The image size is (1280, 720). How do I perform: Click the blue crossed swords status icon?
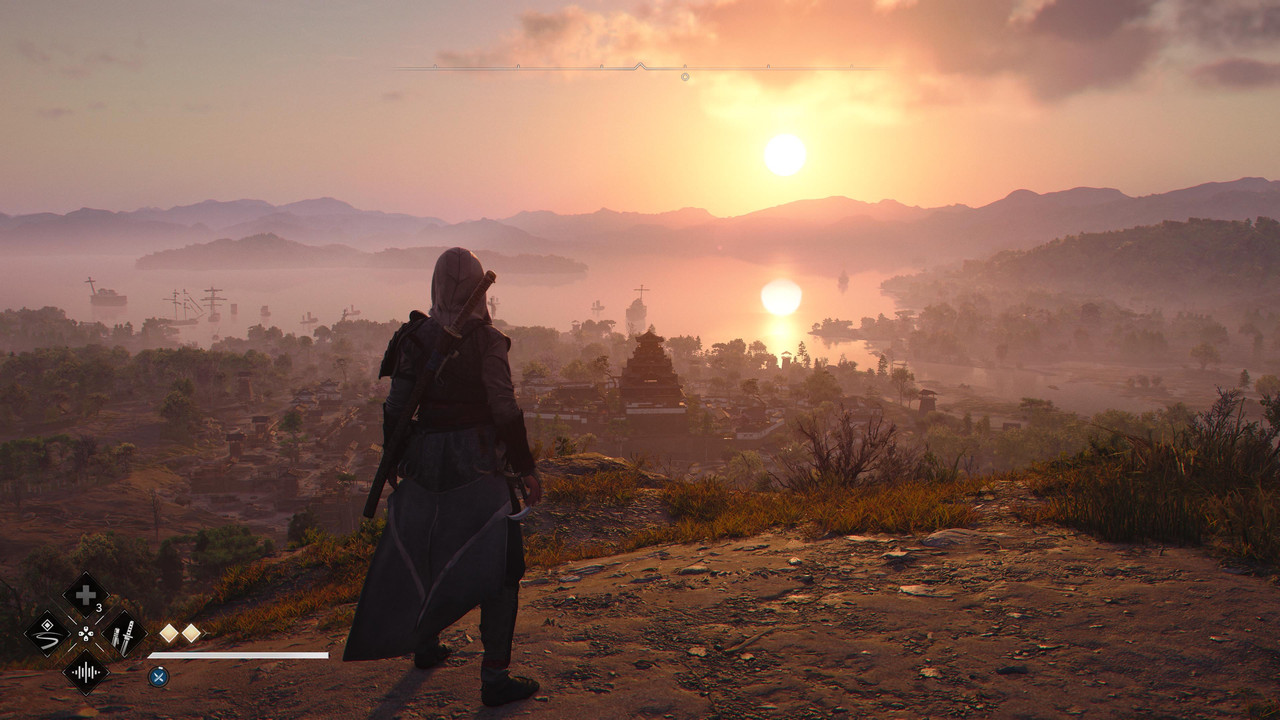(158, 677)
